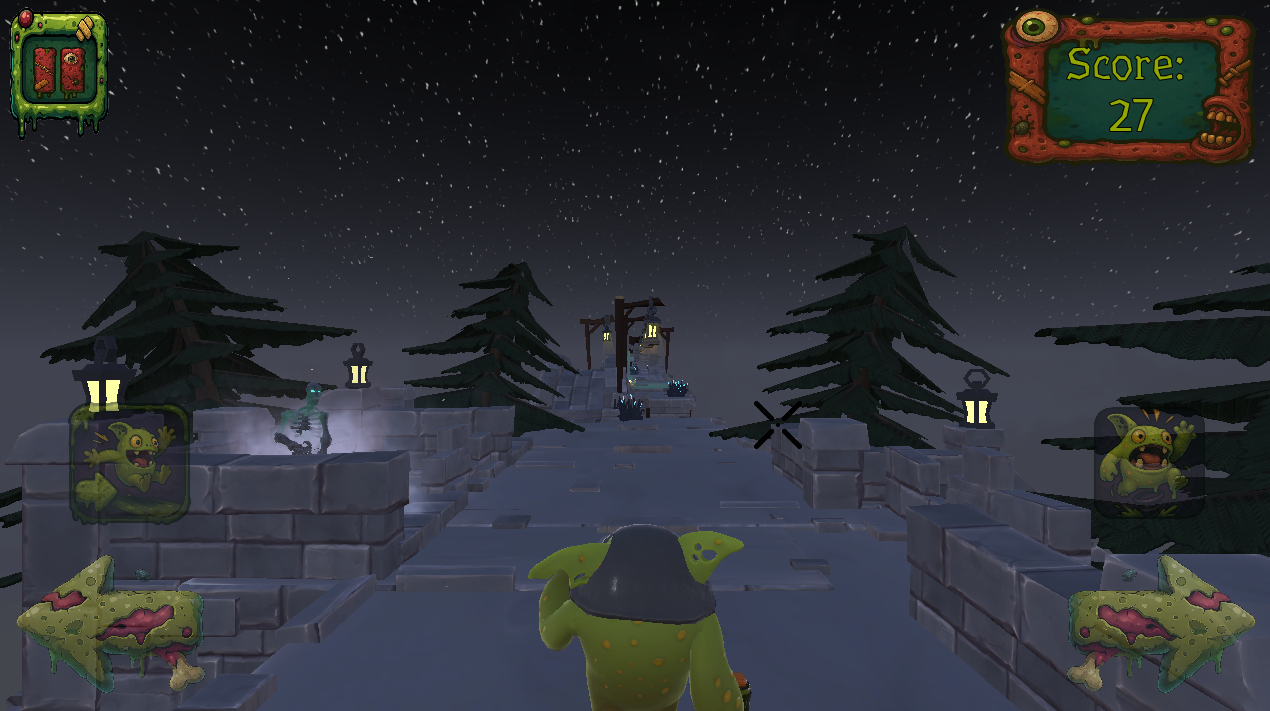Pause the game with the slime pause button

(x=58, y=72)
